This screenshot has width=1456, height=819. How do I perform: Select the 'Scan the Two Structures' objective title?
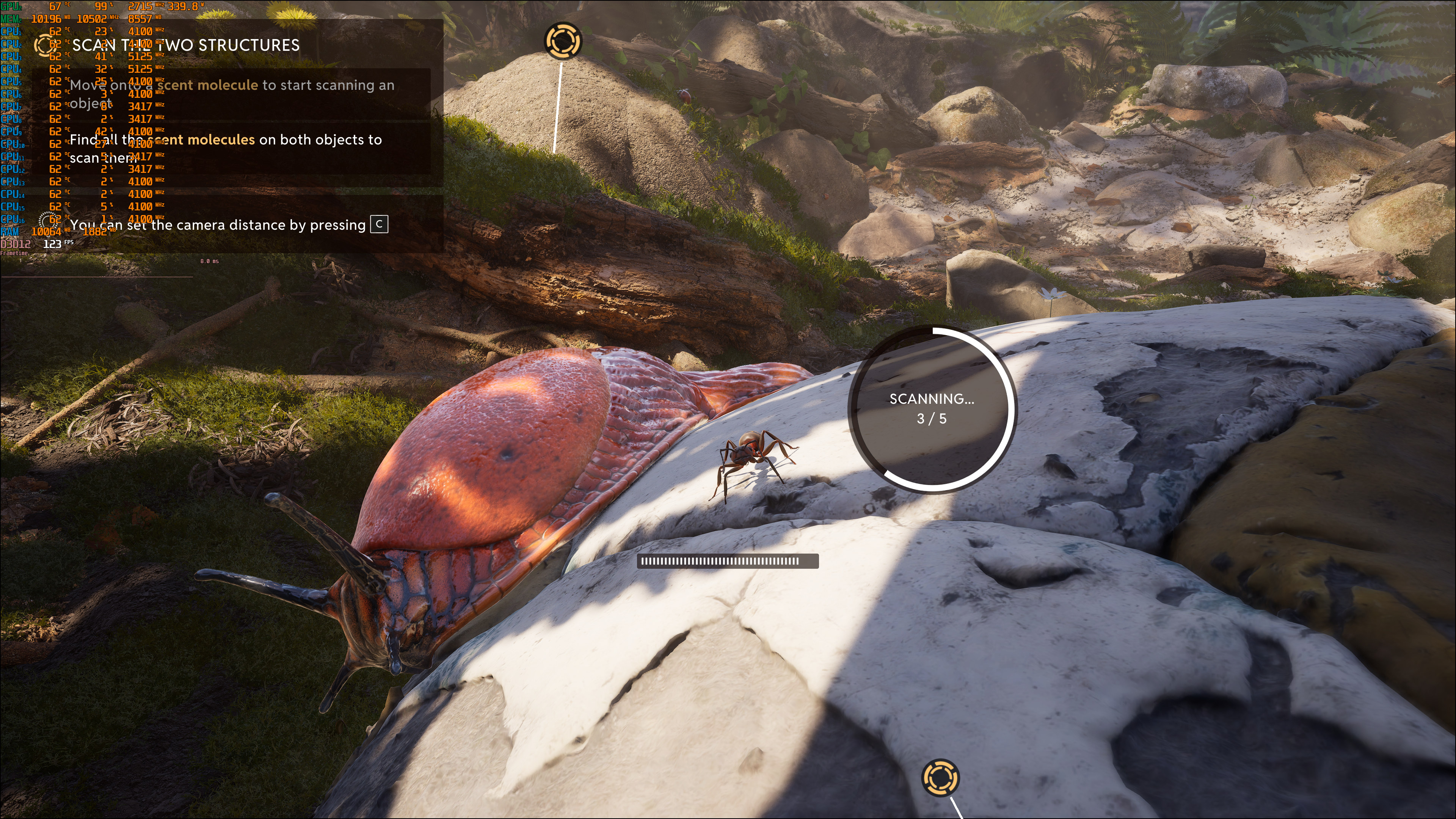[x=186, y=45]
